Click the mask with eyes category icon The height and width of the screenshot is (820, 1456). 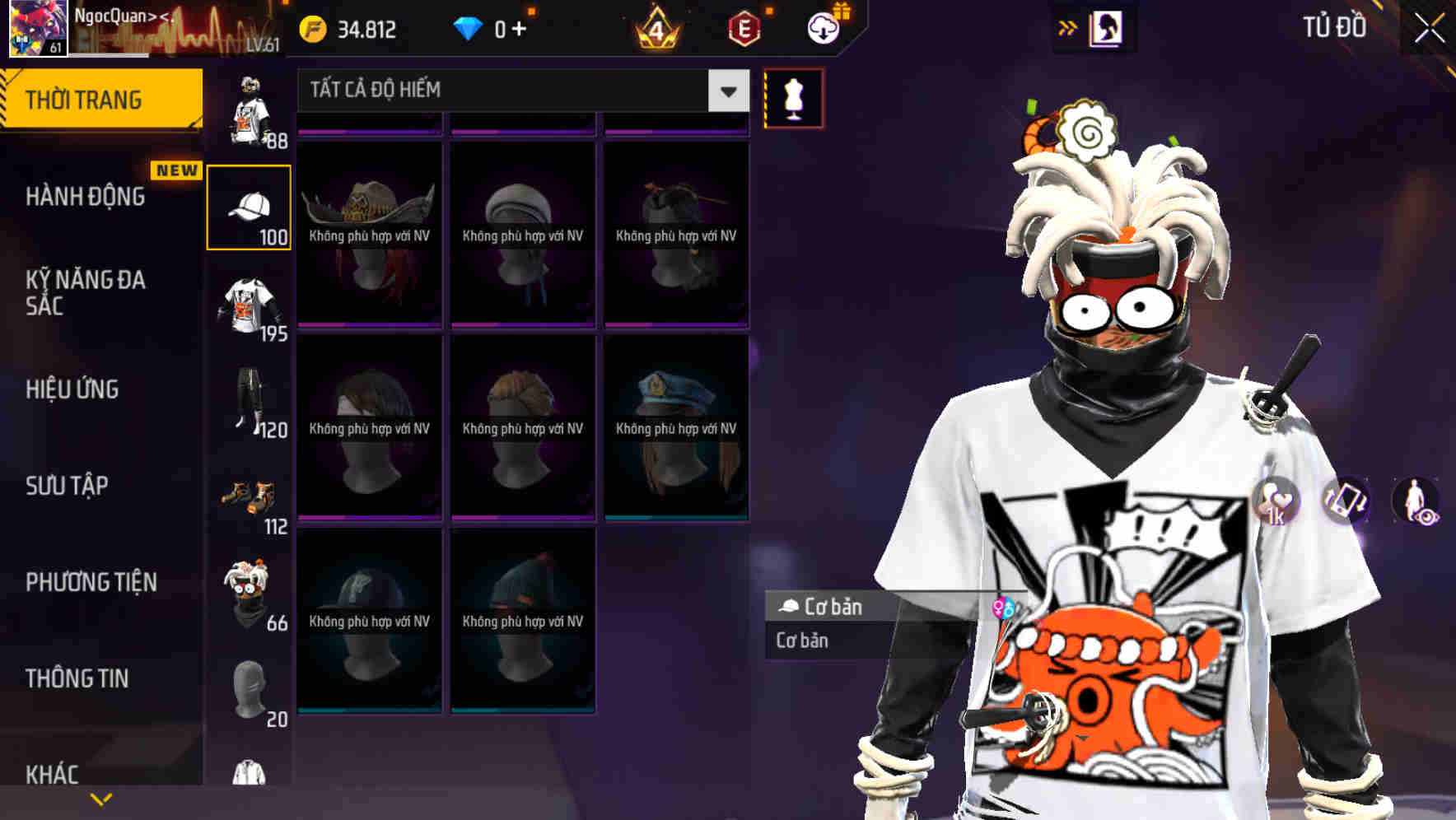(247, 590)
